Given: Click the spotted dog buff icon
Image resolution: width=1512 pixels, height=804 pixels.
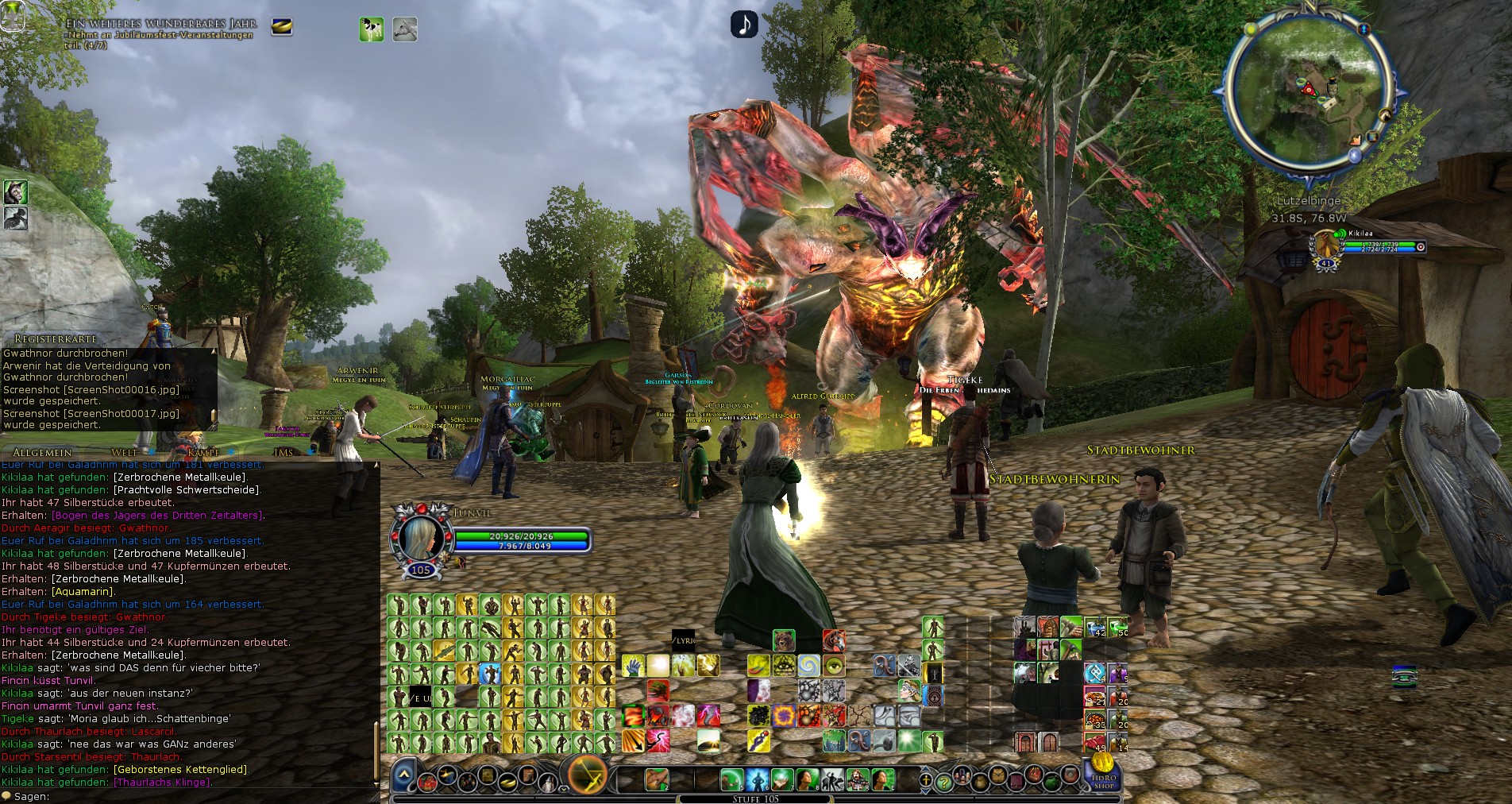Looking at the screenshot, I should pos(371,29).
